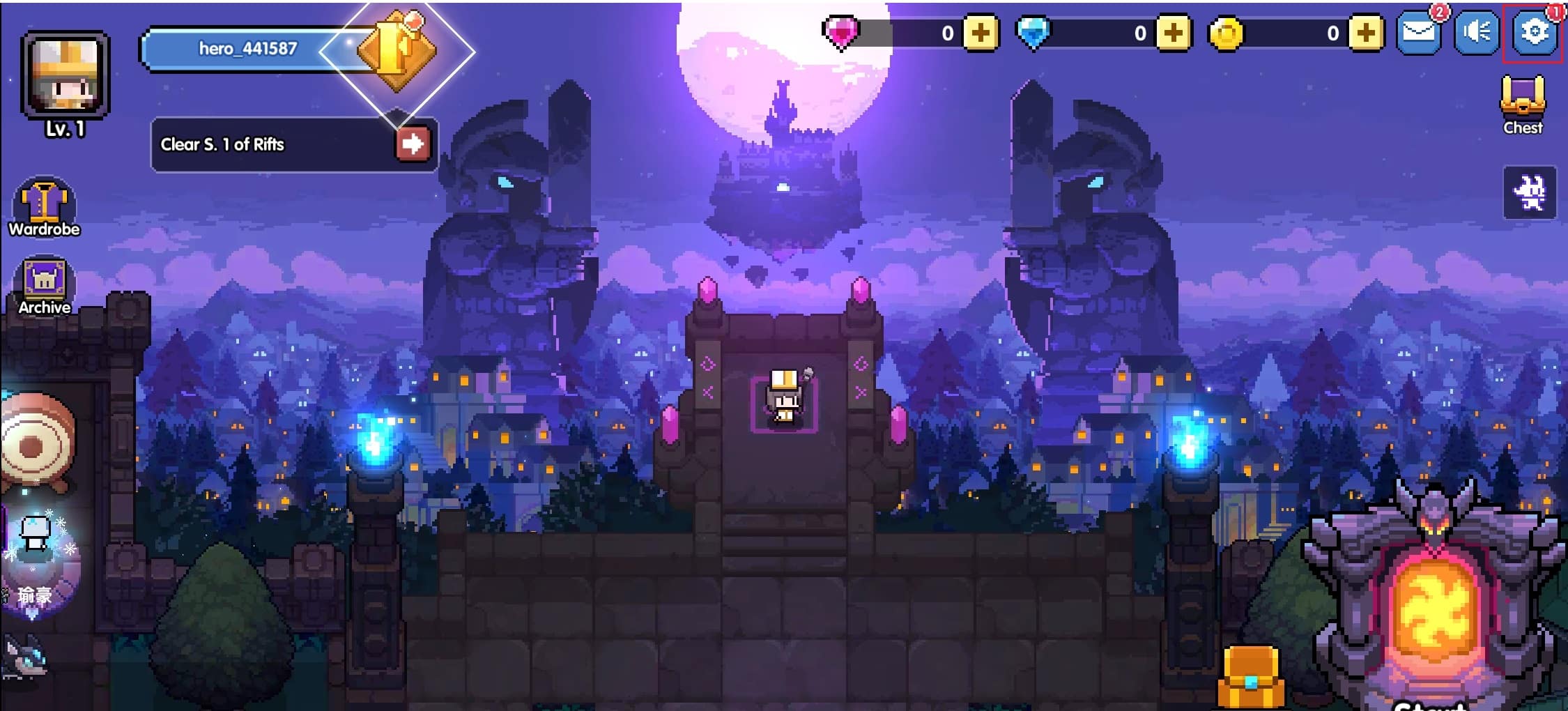The image size is (1568, 711).
Task: Open the mail inbox
Action: tap(1419, 33)
